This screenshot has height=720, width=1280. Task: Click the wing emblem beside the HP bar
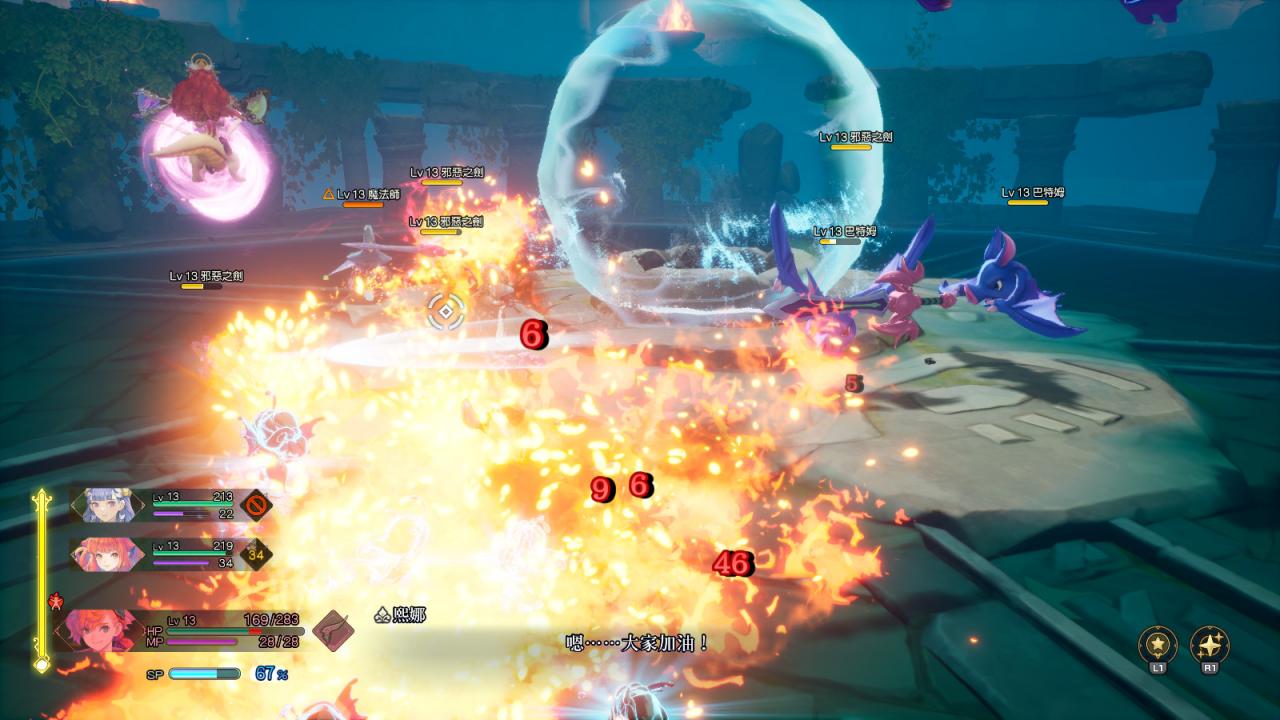pyautogui.click(x=333, y=630)
